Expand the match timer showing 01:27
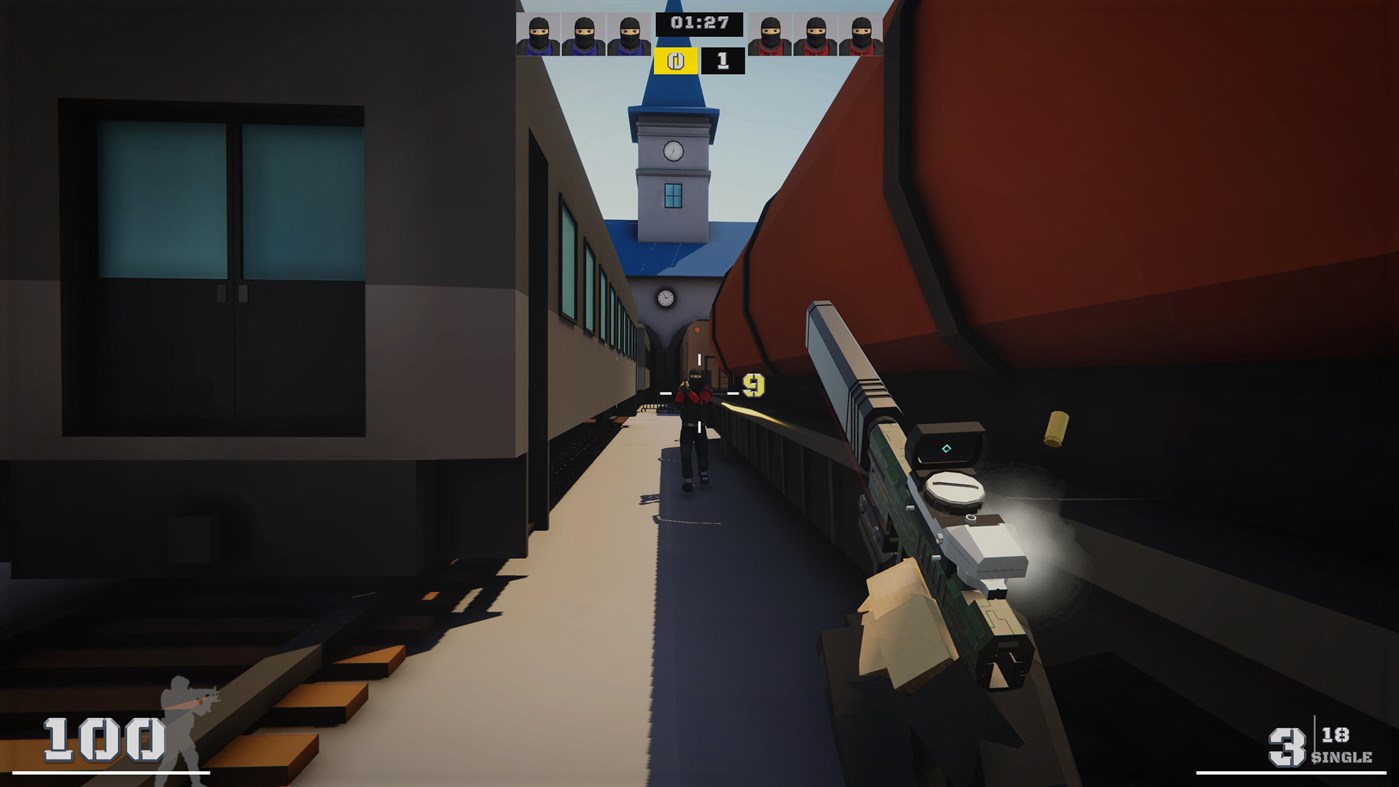1399x787 pixels. (x=700, y=23)
